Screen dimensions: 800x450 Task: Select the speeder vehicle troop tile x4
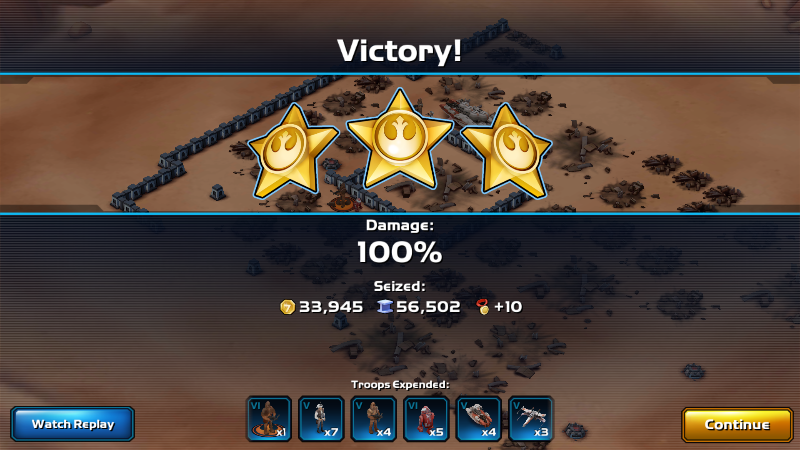point(479,419)
